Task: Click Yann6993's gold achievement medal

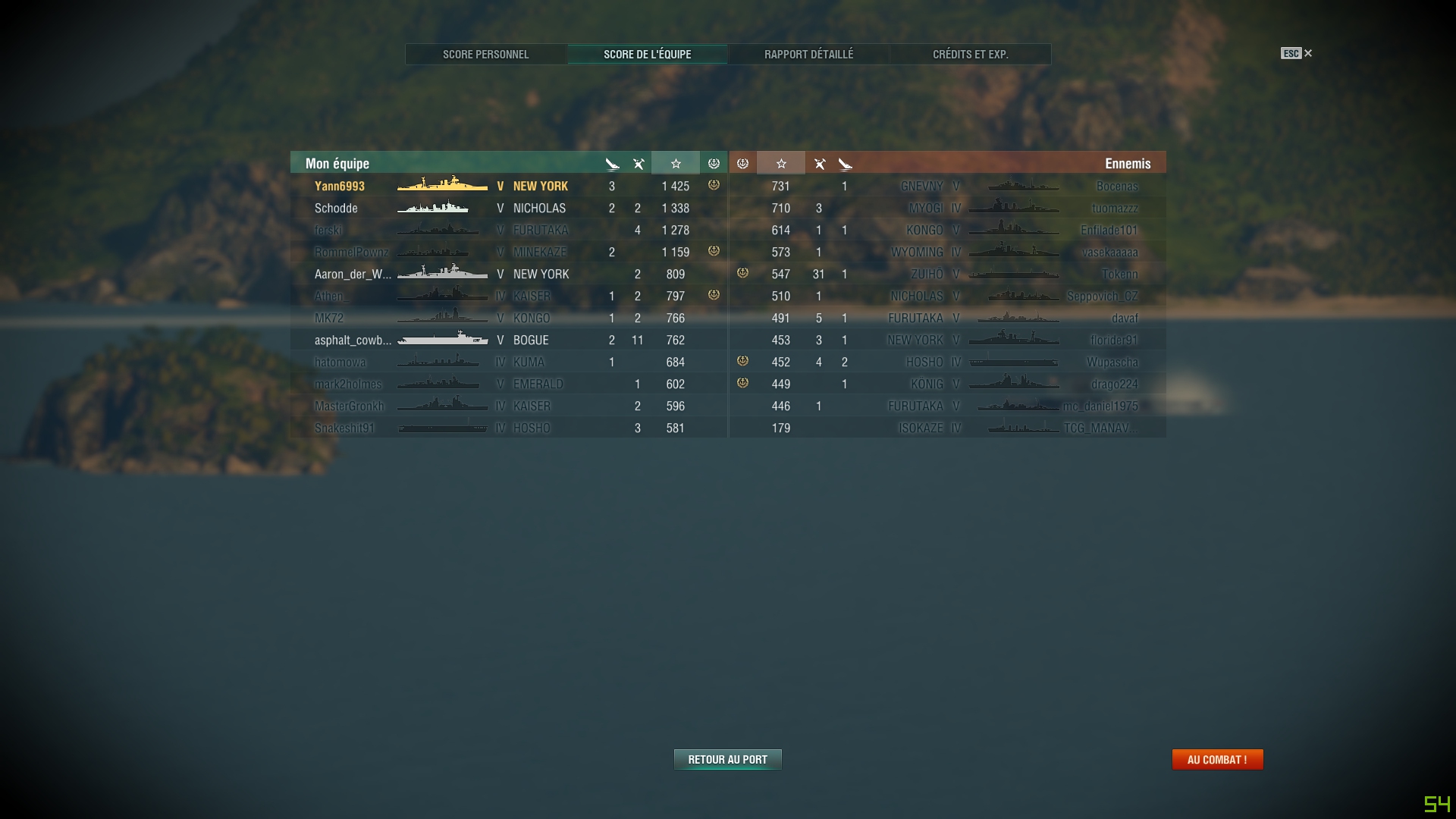Action: pyautogui.click(x=713, y=185)
